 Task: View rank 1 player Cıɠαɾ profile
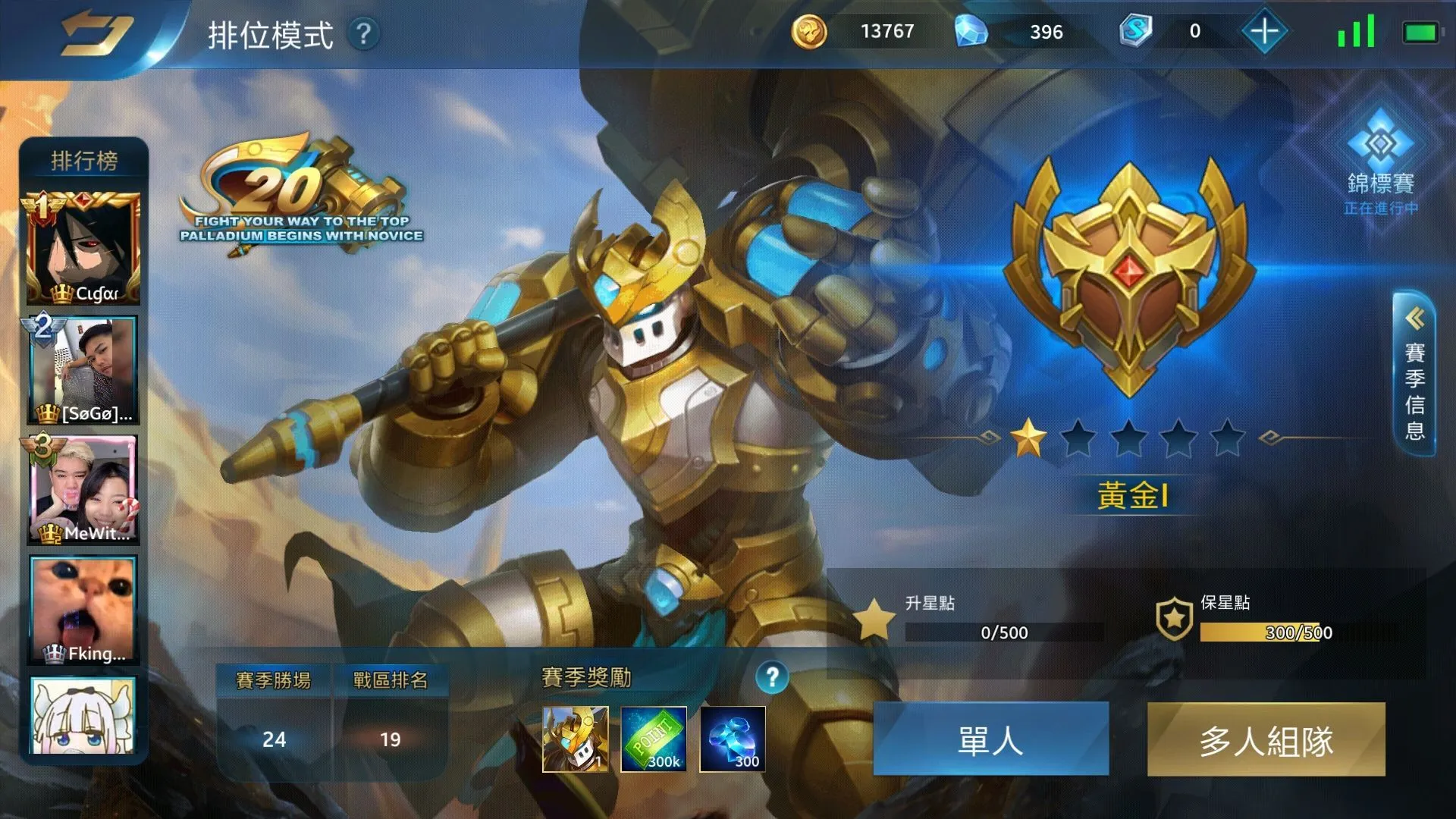click(83, 249)
